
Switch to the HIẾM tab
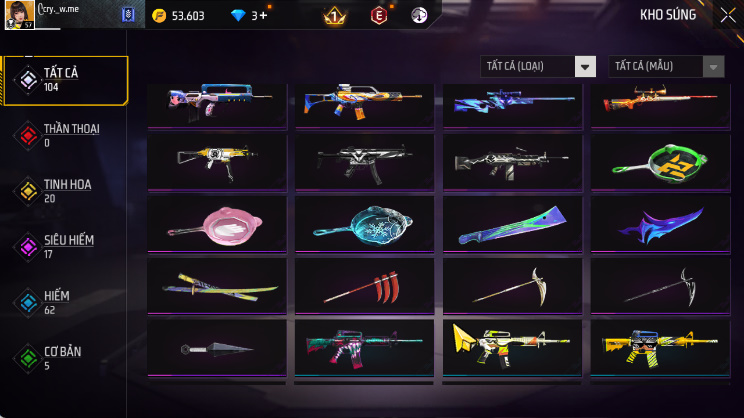point(65,302)
